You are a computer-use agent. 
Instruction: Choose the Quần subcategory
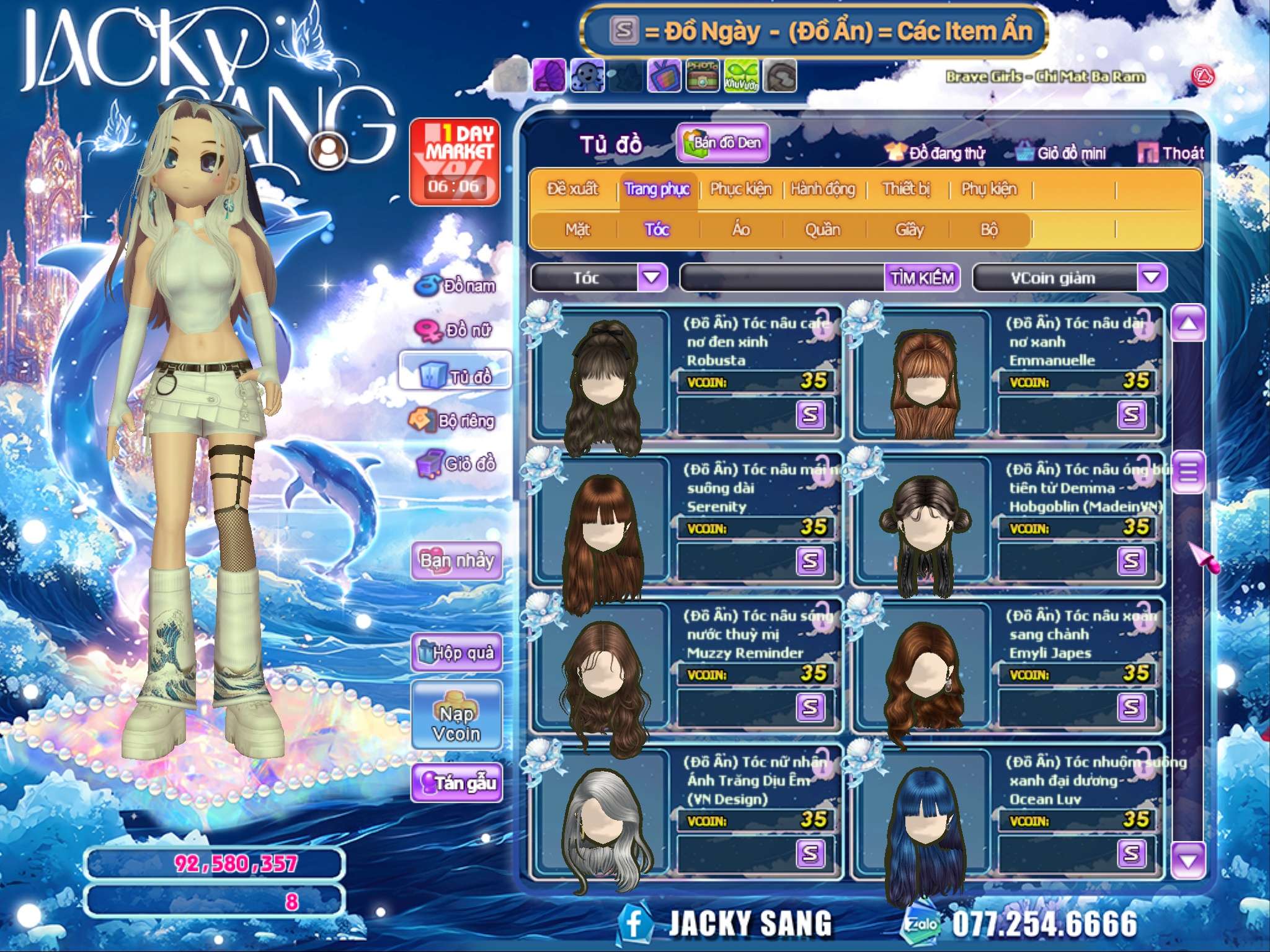click(822, 230)
